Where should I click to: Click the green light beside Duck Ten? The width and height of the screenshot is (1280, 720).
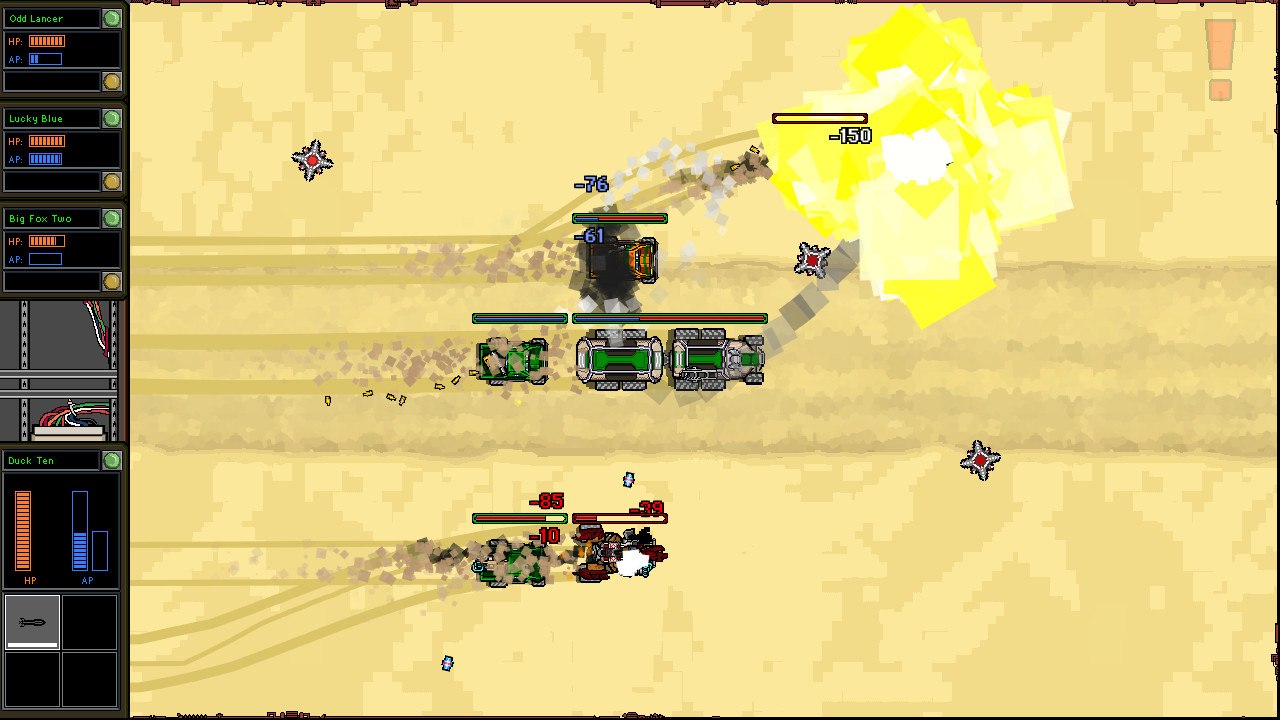pos(112,461)
